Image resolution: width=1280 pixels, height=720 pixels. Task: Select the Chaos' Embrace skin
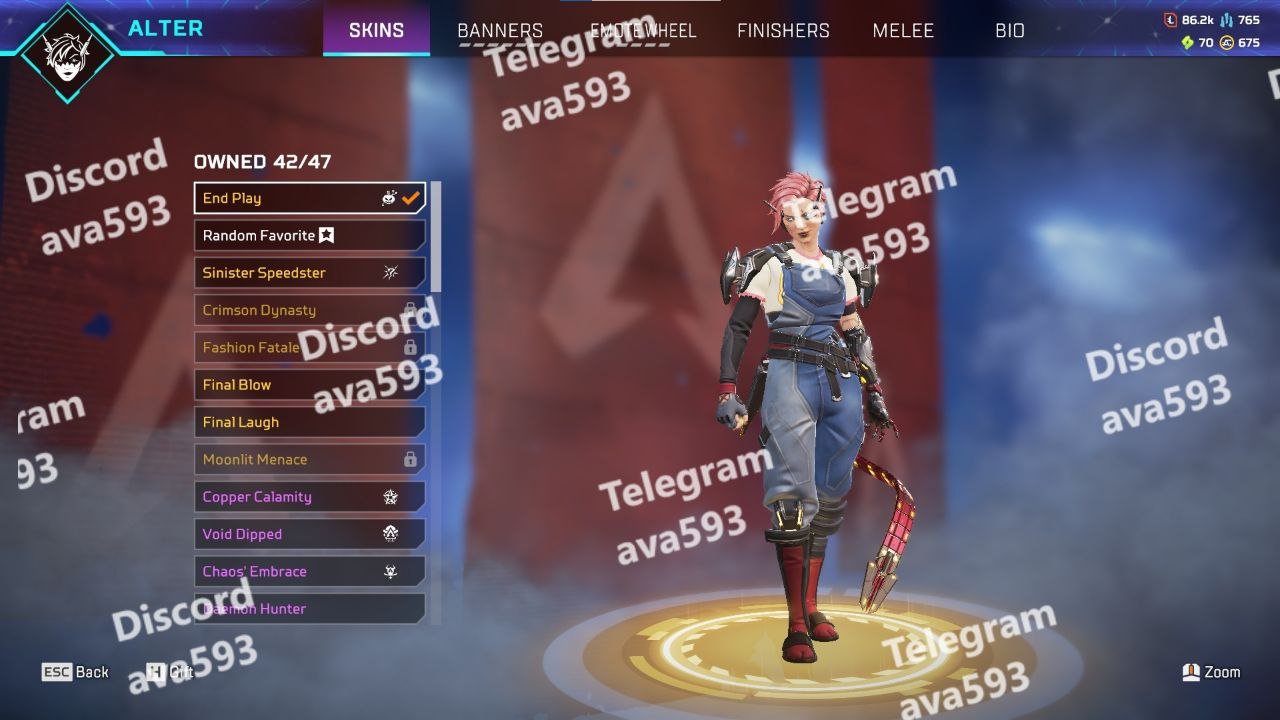tap(309, 571)
